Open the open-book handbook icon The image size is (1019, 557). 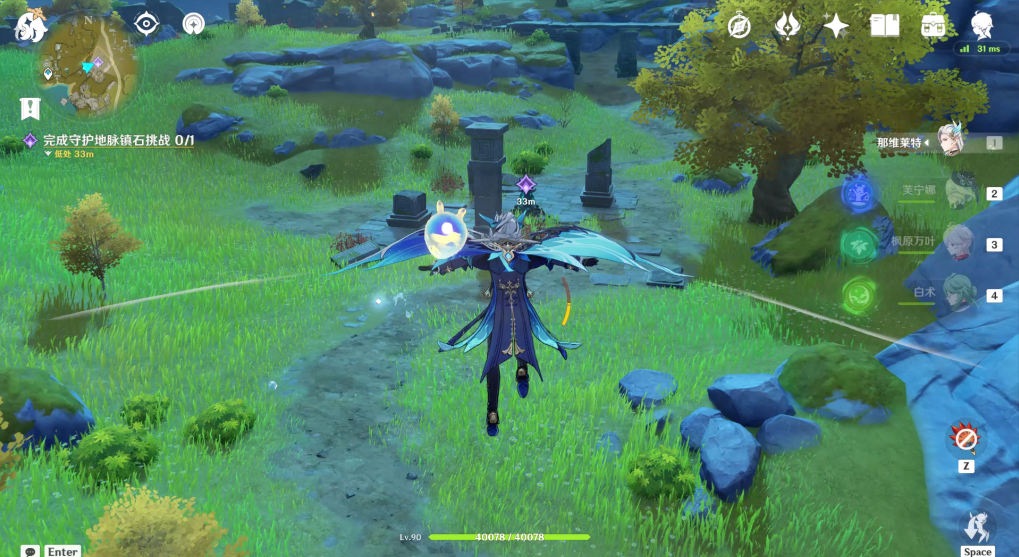pos(885,26)
